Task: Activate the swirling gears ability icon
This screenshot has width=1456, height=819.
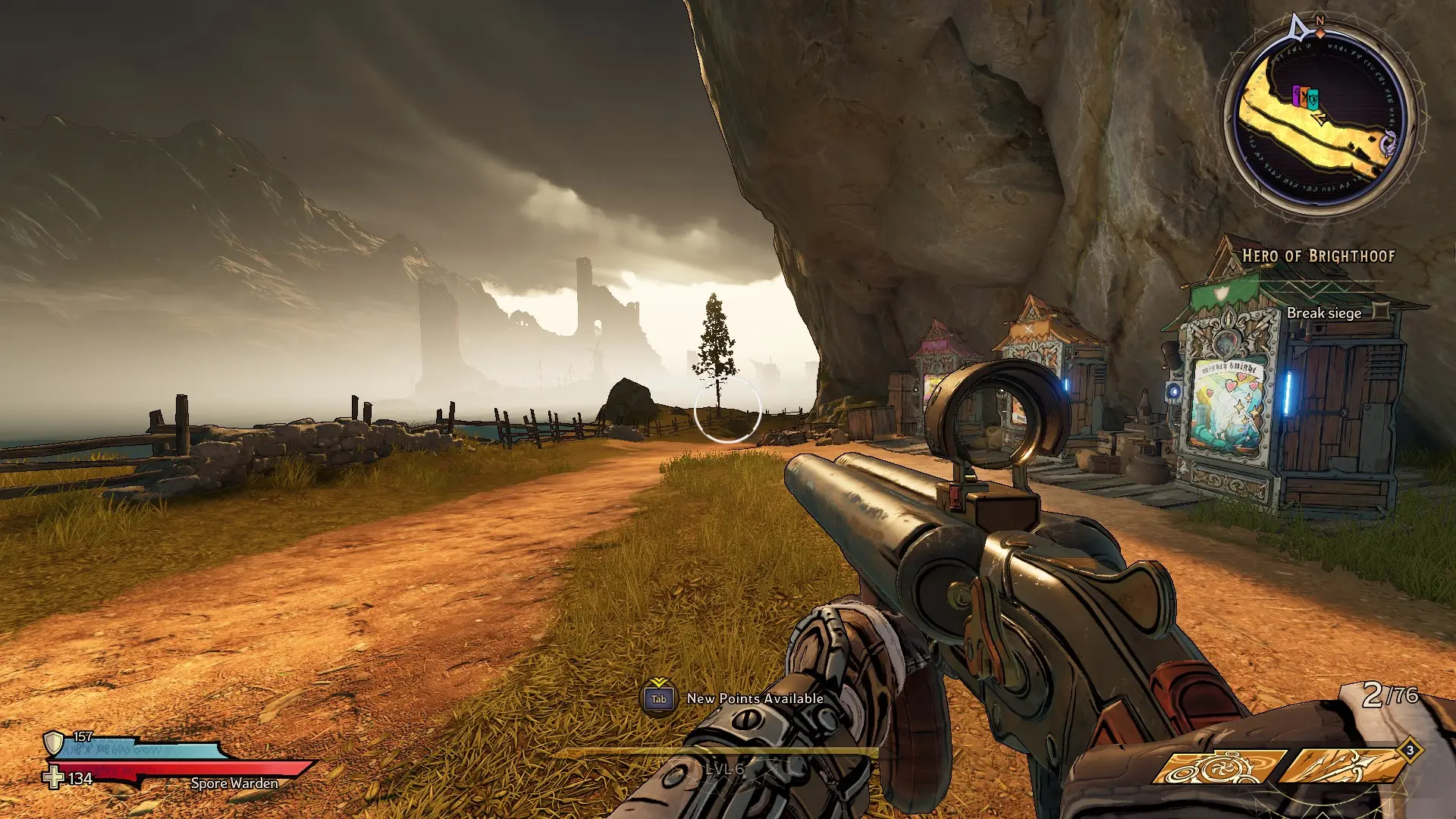Action: [1218, 767]
